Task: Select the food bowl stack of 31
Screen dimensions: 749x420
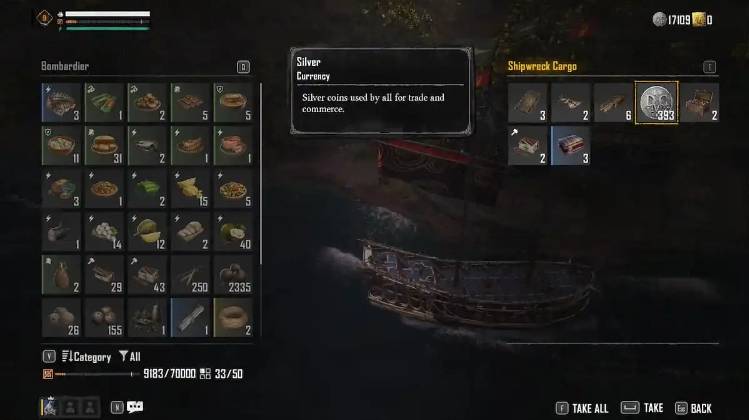Action: pyautogui.click(x=104, y=145)
